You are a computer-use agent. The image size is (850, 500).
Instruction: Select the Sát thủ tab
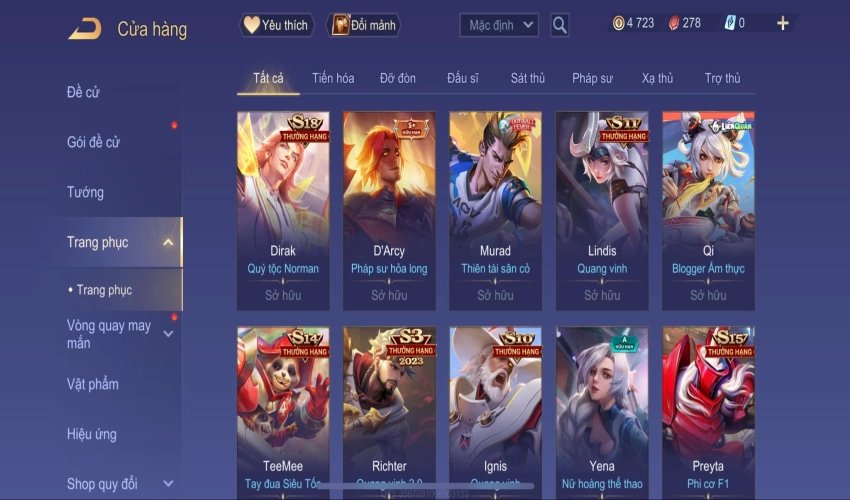pos(528,78)
